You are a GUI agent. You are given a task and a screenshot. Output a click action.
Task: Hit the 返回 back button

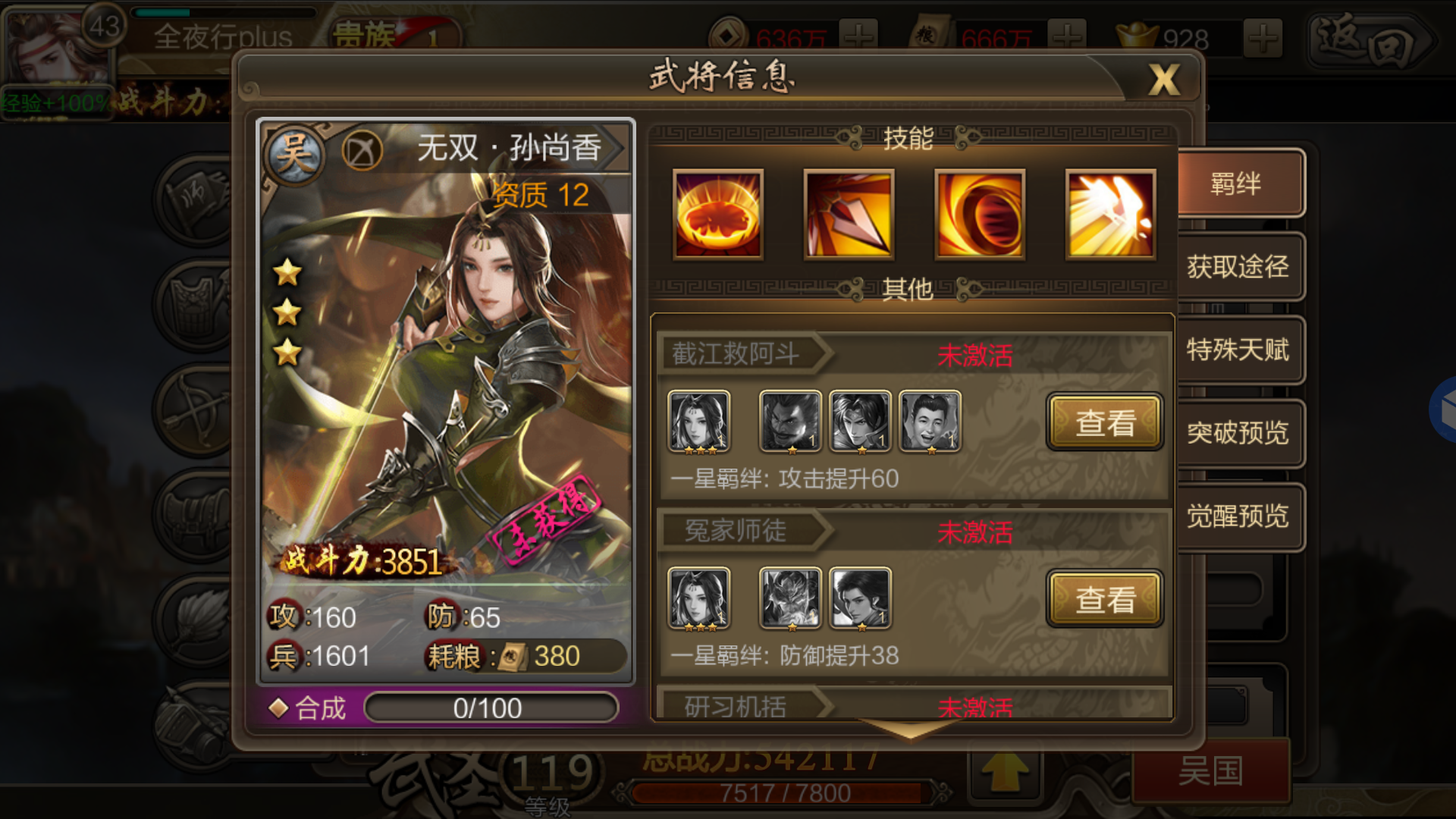pos(1370,39)
